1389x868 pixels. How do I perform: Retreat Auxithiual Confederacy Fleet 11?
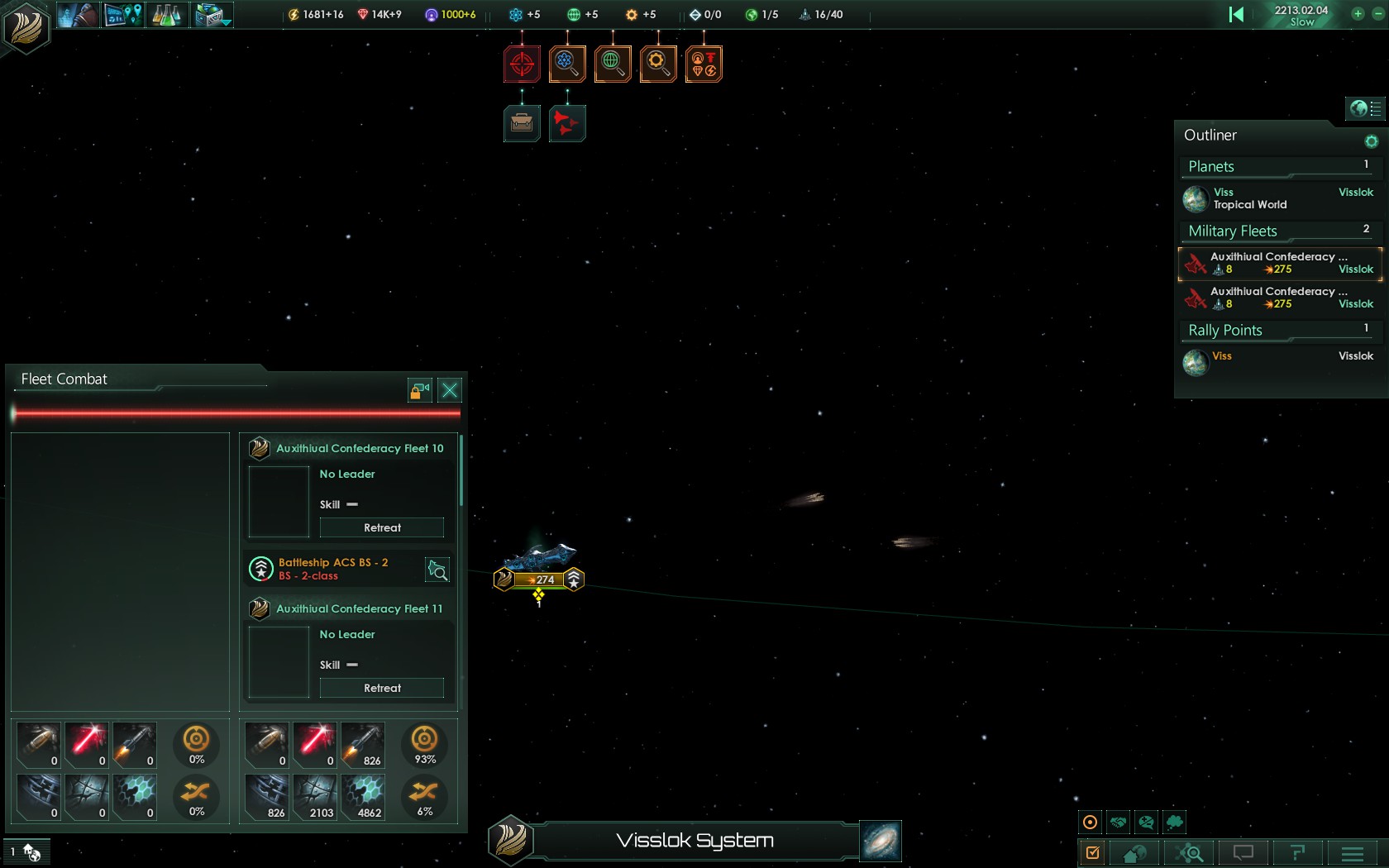382,688
